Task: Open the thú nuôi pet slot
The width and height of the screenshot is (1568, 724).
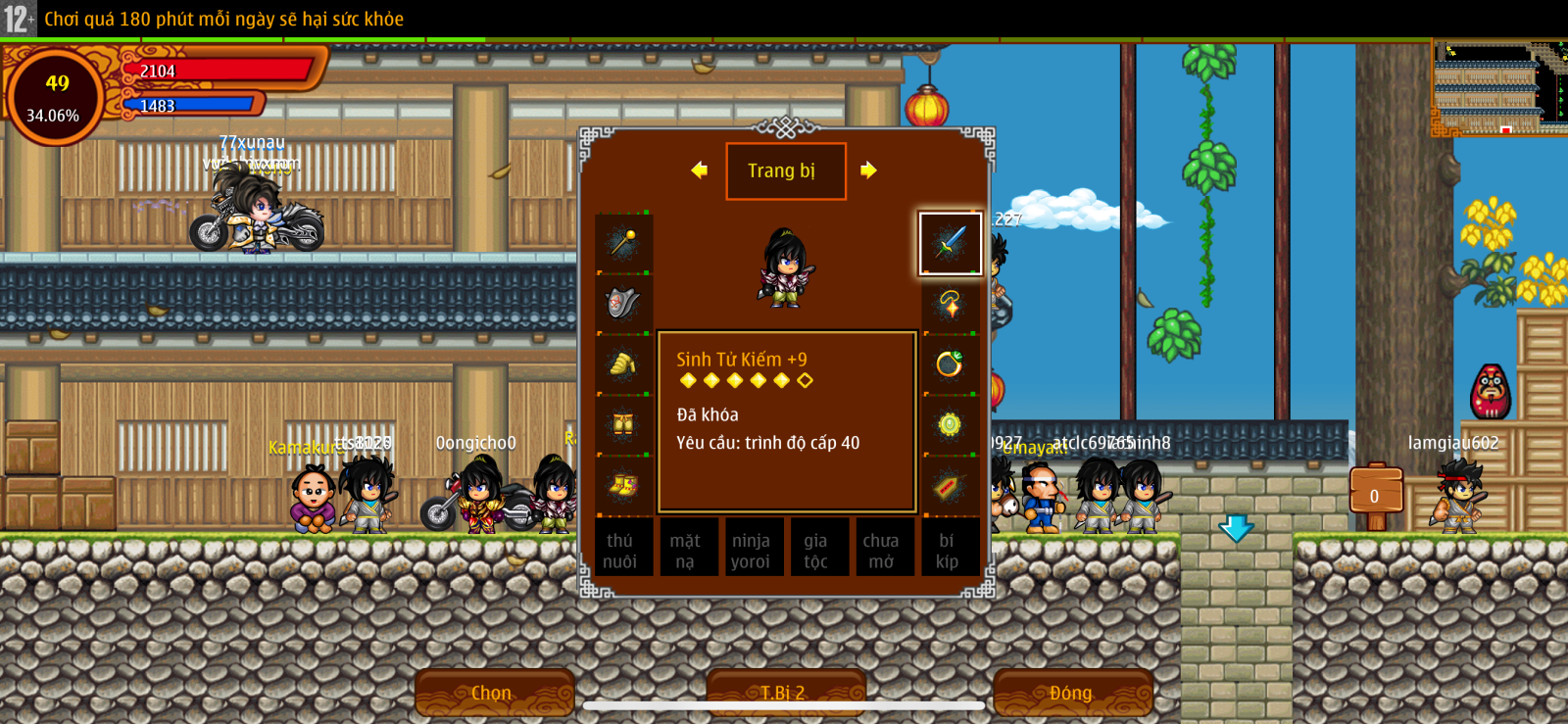Action: (620, 551)
